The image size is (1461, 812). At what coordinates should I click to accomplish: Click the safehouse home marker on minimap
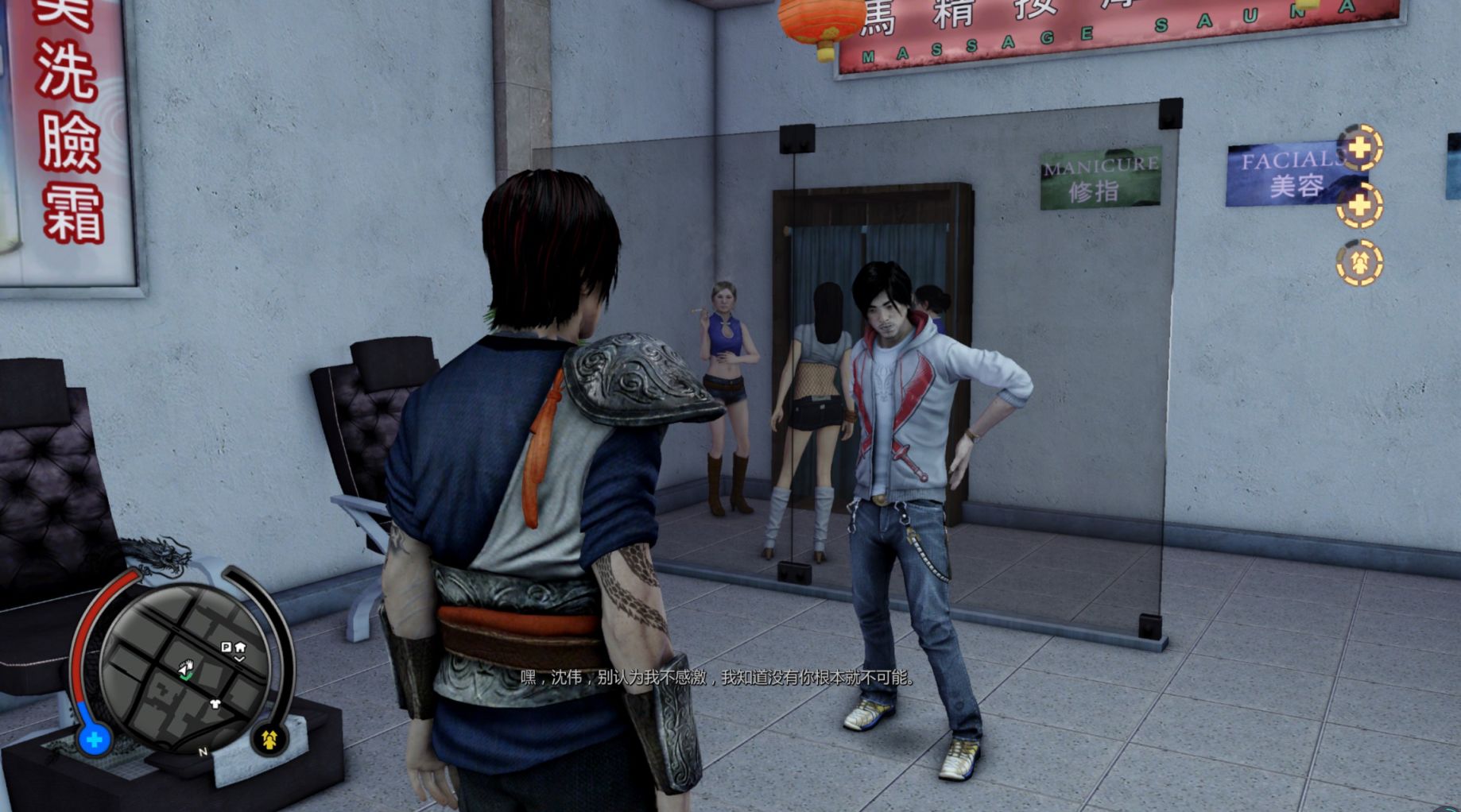240,648
